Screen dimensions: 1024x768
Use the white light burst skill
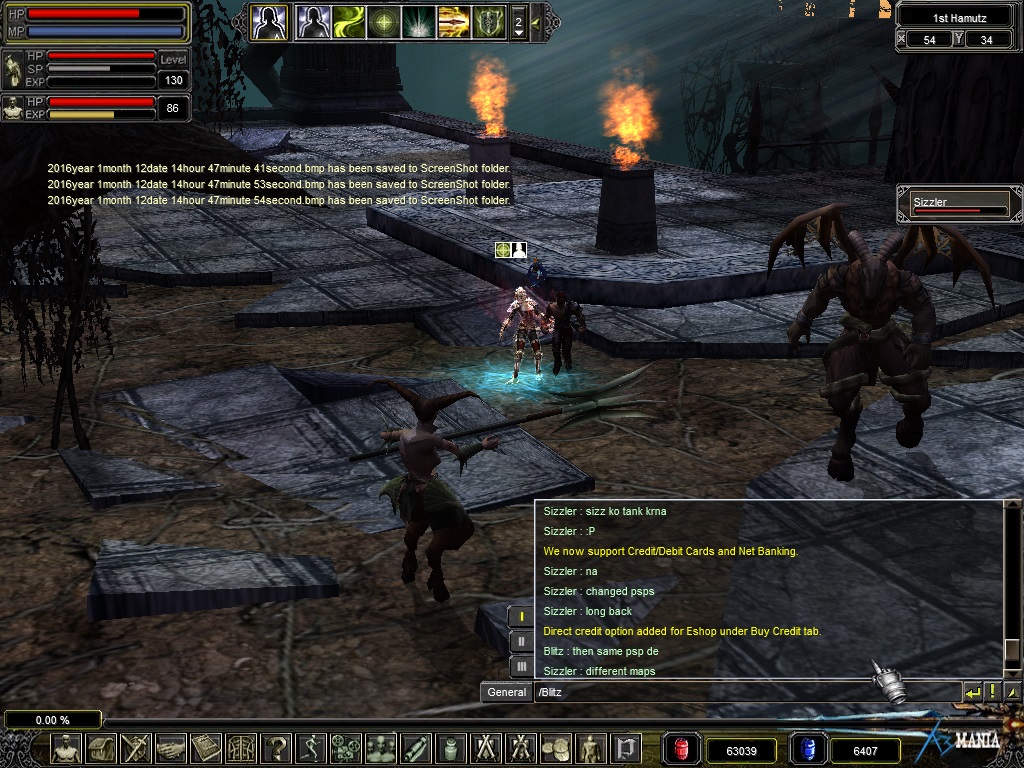click(418, 21)
